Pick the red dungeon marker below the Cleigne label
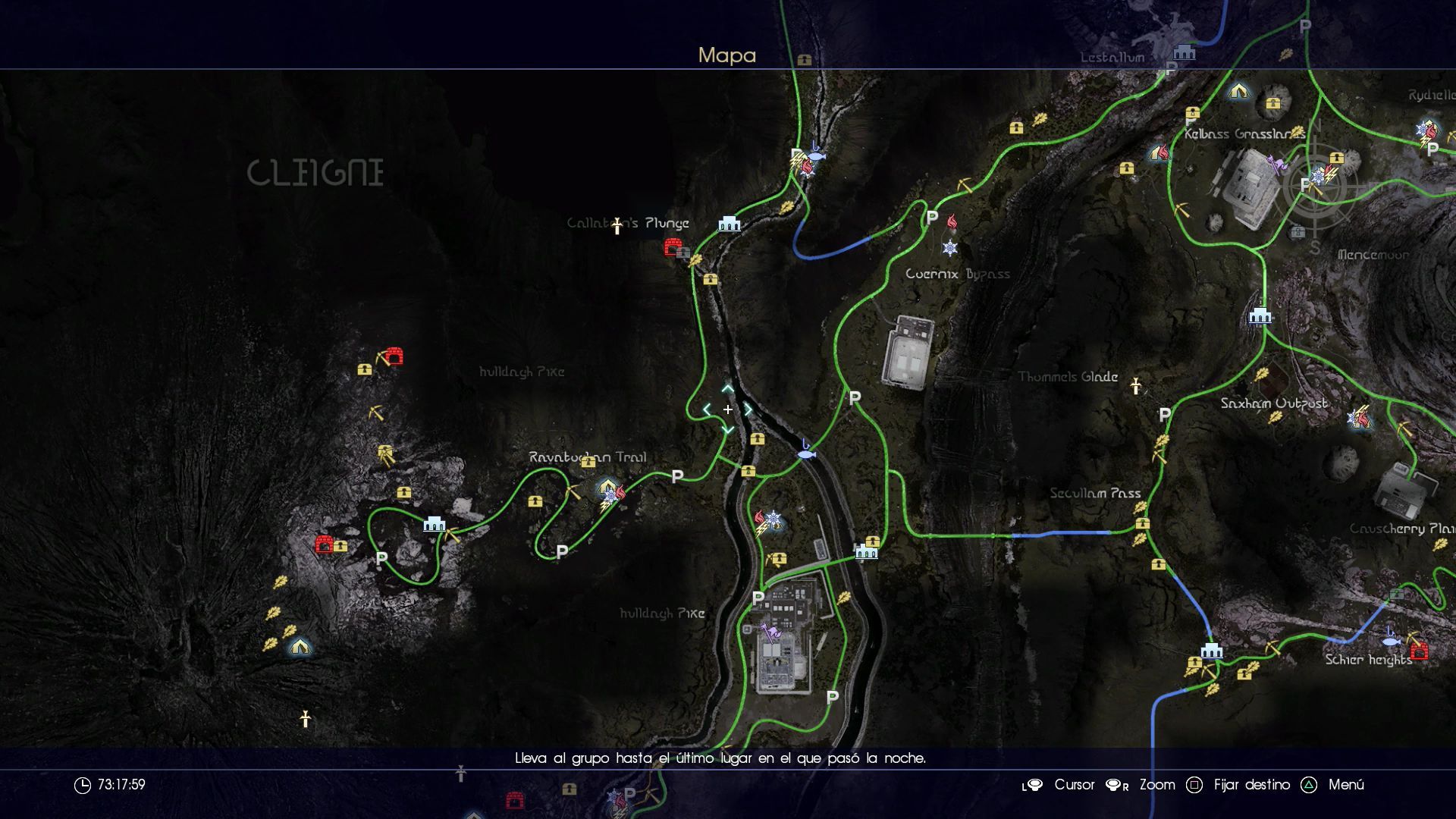 click(x=394, y=356)
